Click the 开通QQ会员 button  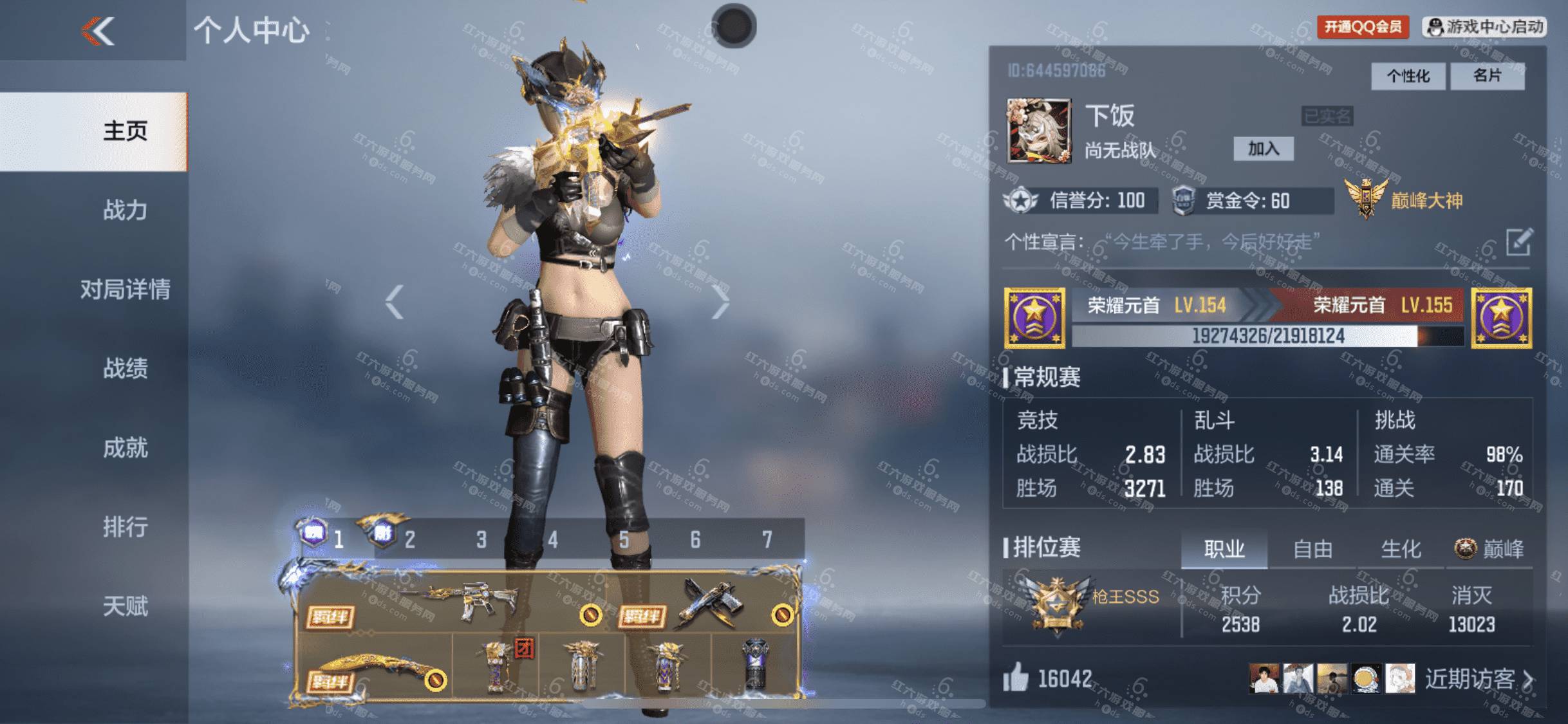(1362, 27)
